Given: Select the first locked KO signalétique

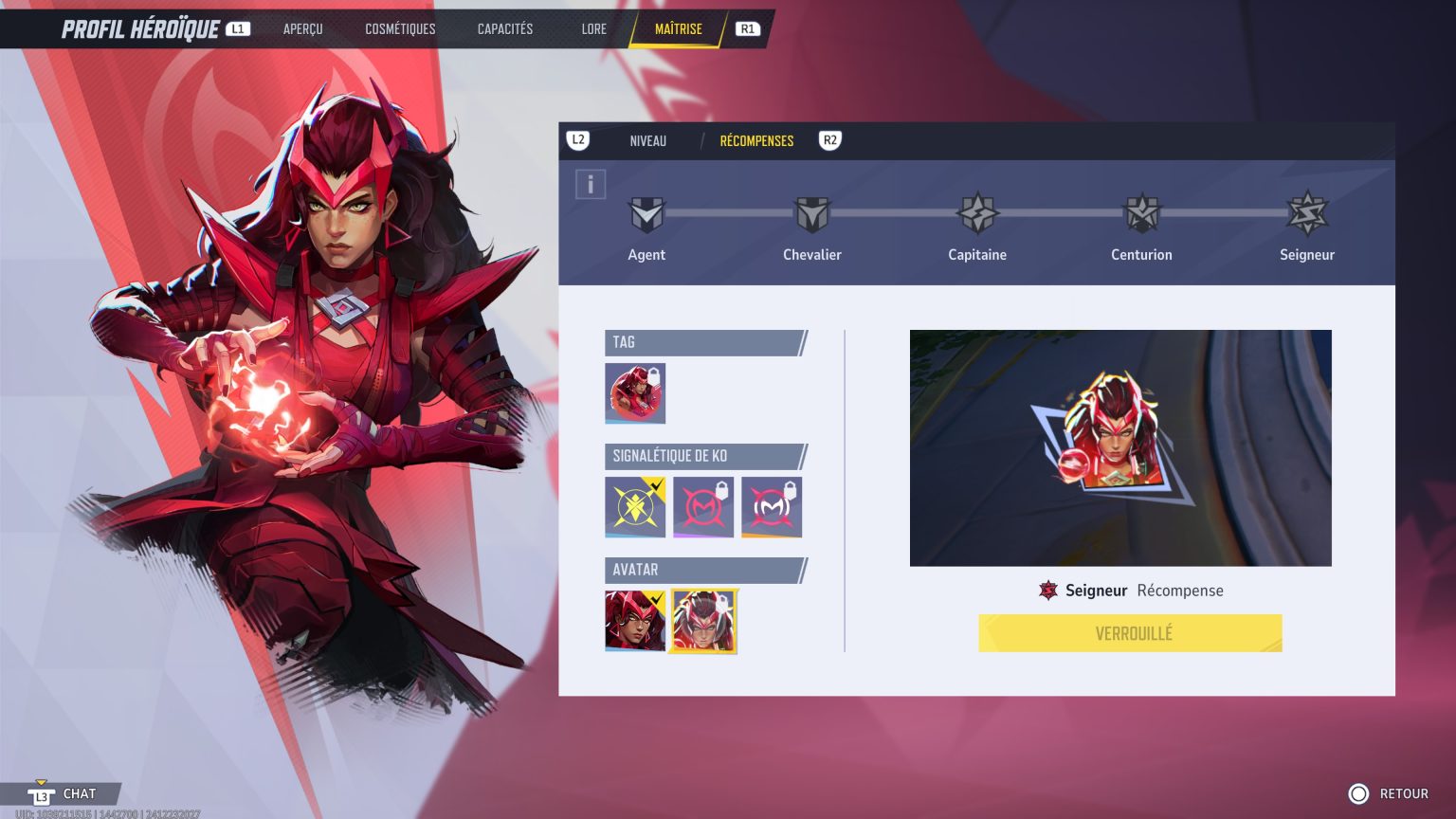Looking at the screenshot, I should [703, 506].
